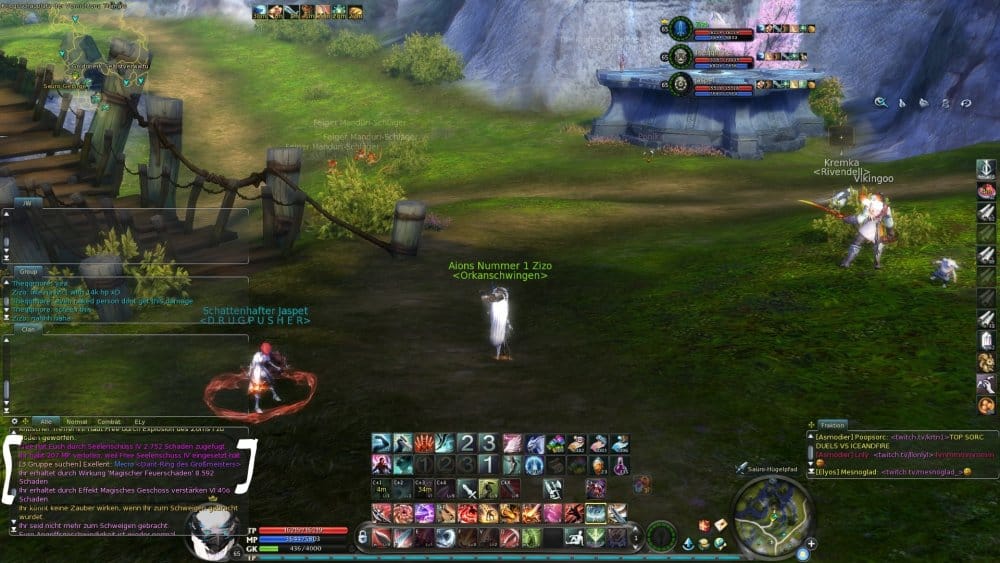Screen dimensions: 1000x563
Task: Zoom in minimap with plus button
Action: [810, 544]
